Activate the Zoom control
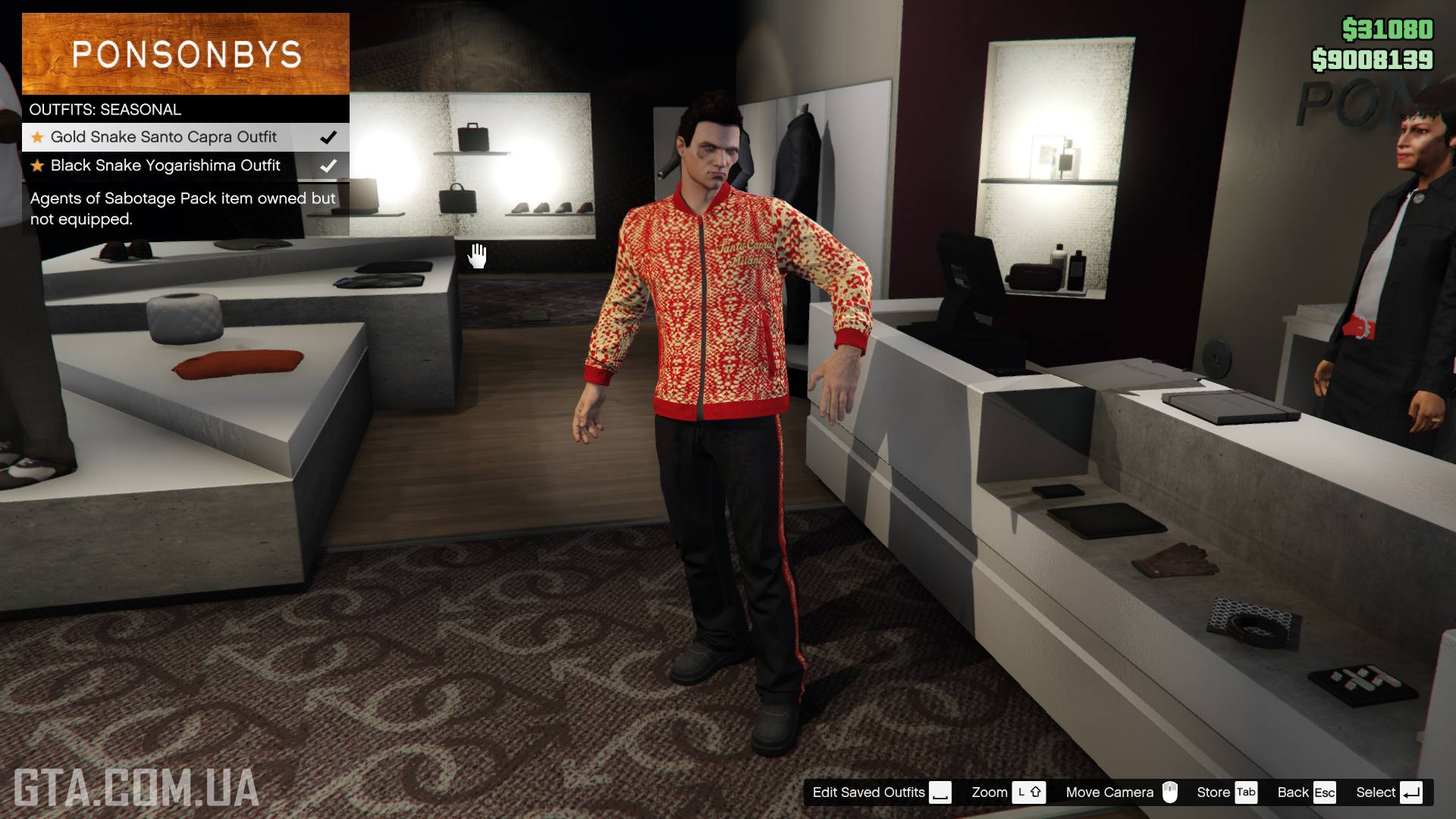The height and width of the screenshot is (819, 1456). 1008,792
